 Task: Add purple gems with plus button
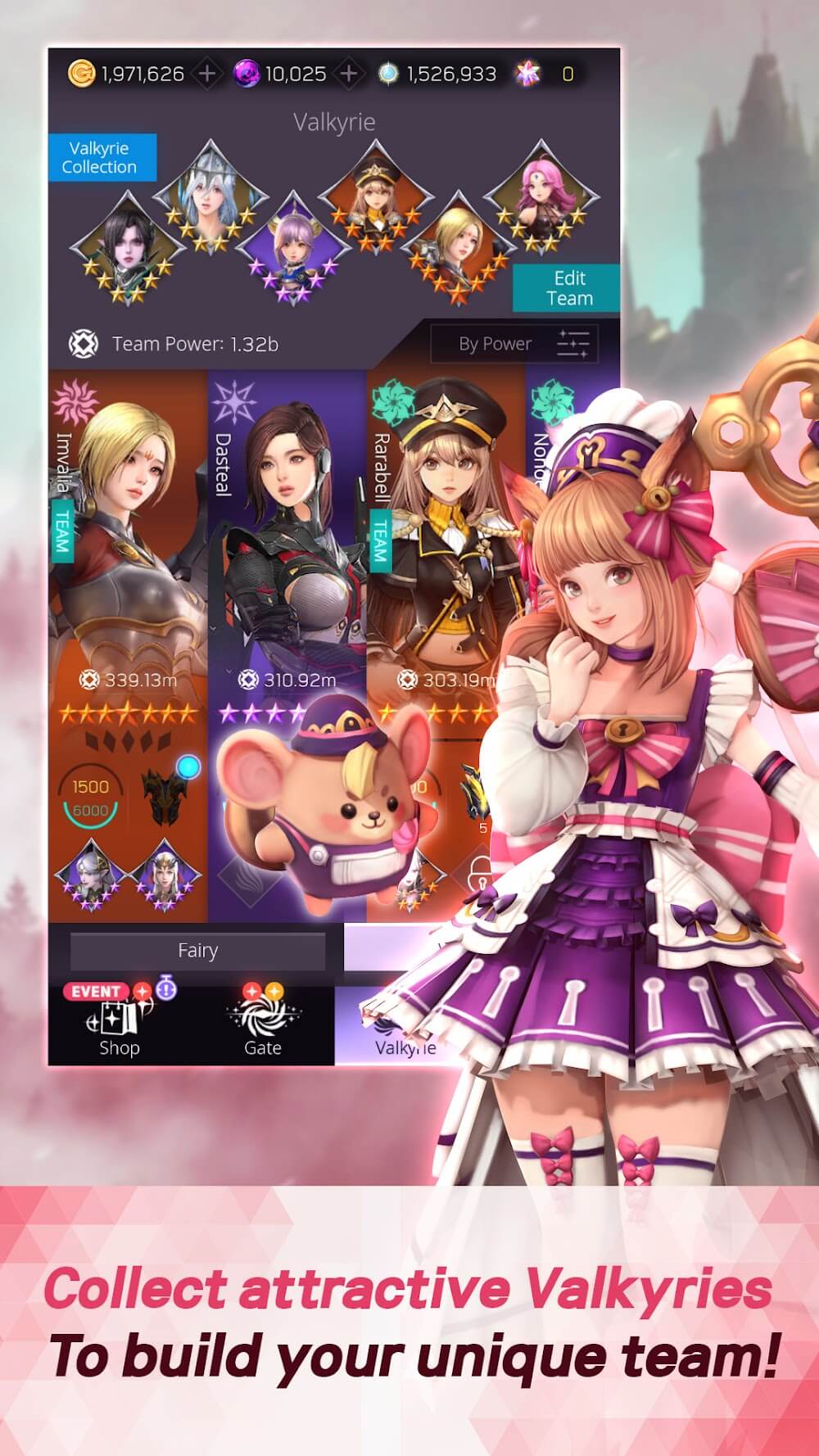click(x=349, y=74)
